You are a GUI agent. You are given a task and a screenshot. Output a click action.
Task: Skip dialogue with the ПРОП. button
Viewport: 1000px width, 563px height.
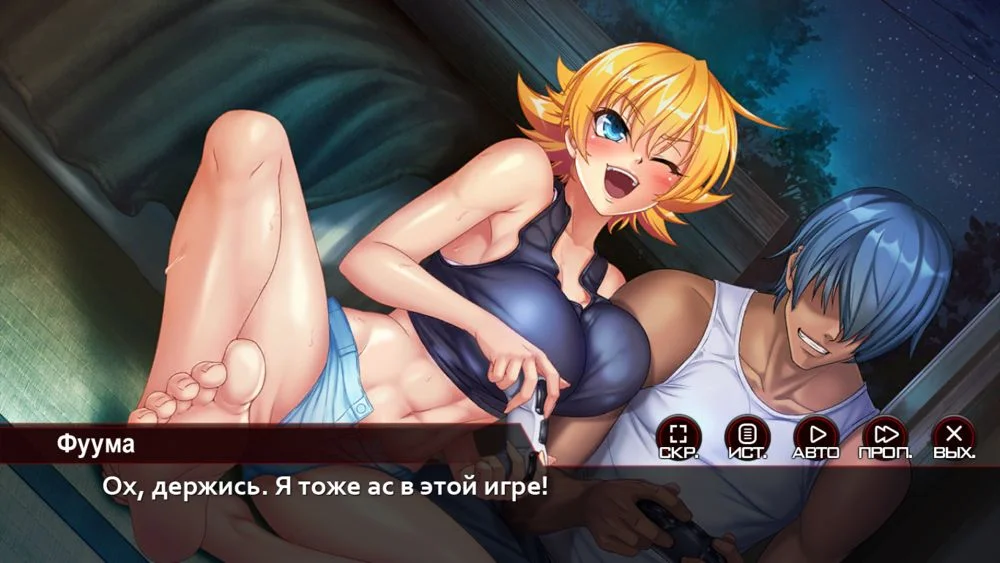(x=885, y=436)
